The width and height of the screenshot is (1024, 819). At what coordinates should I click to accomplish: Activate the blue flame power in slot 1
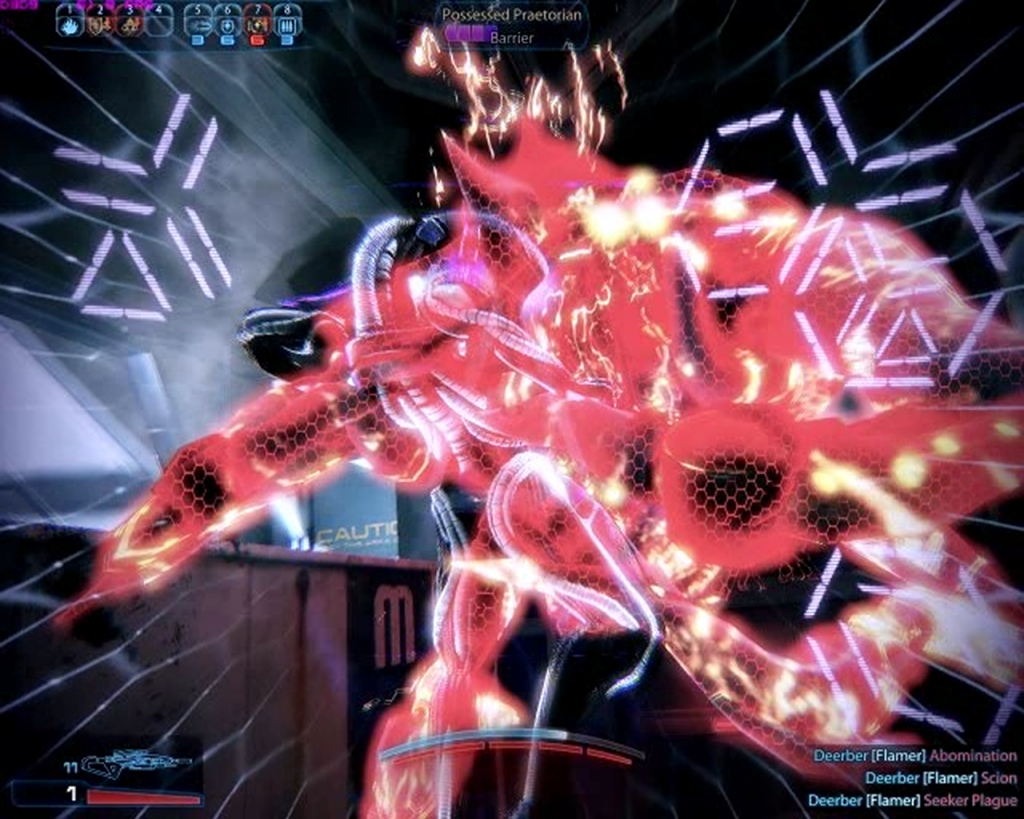69,22
